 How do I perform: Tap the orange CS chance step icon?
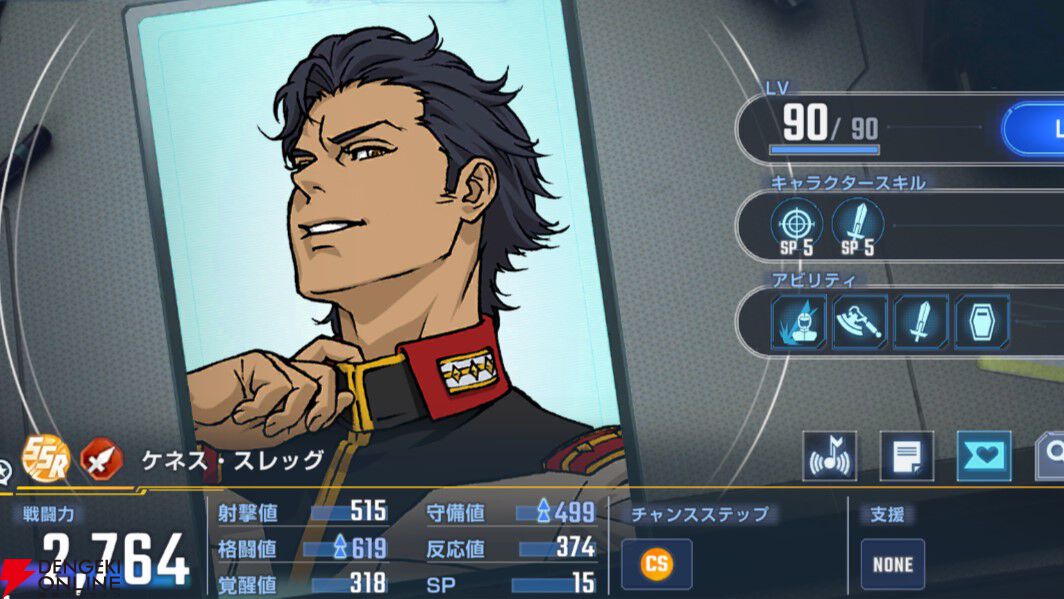656,564
